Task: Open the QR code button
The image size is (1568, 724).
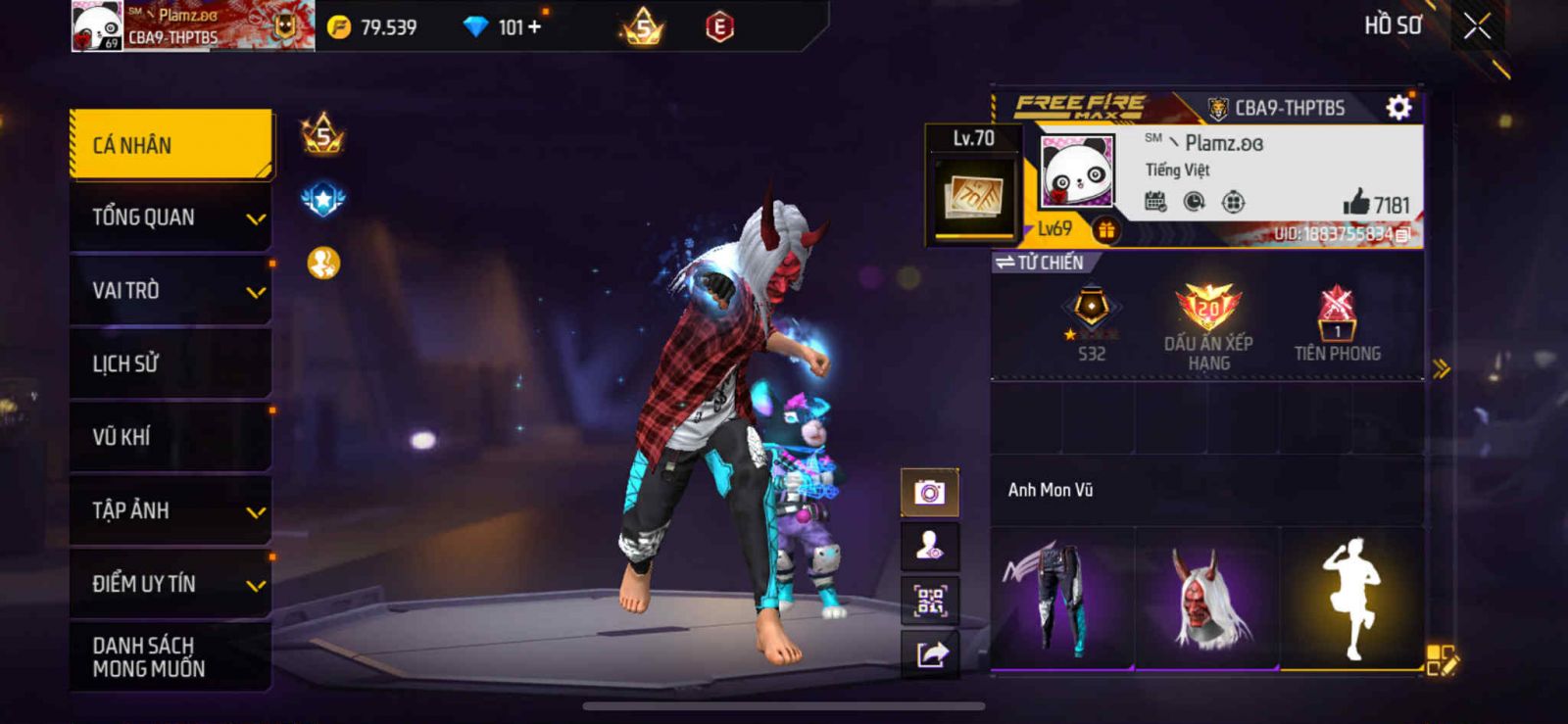Action: (x=929, y=600)
